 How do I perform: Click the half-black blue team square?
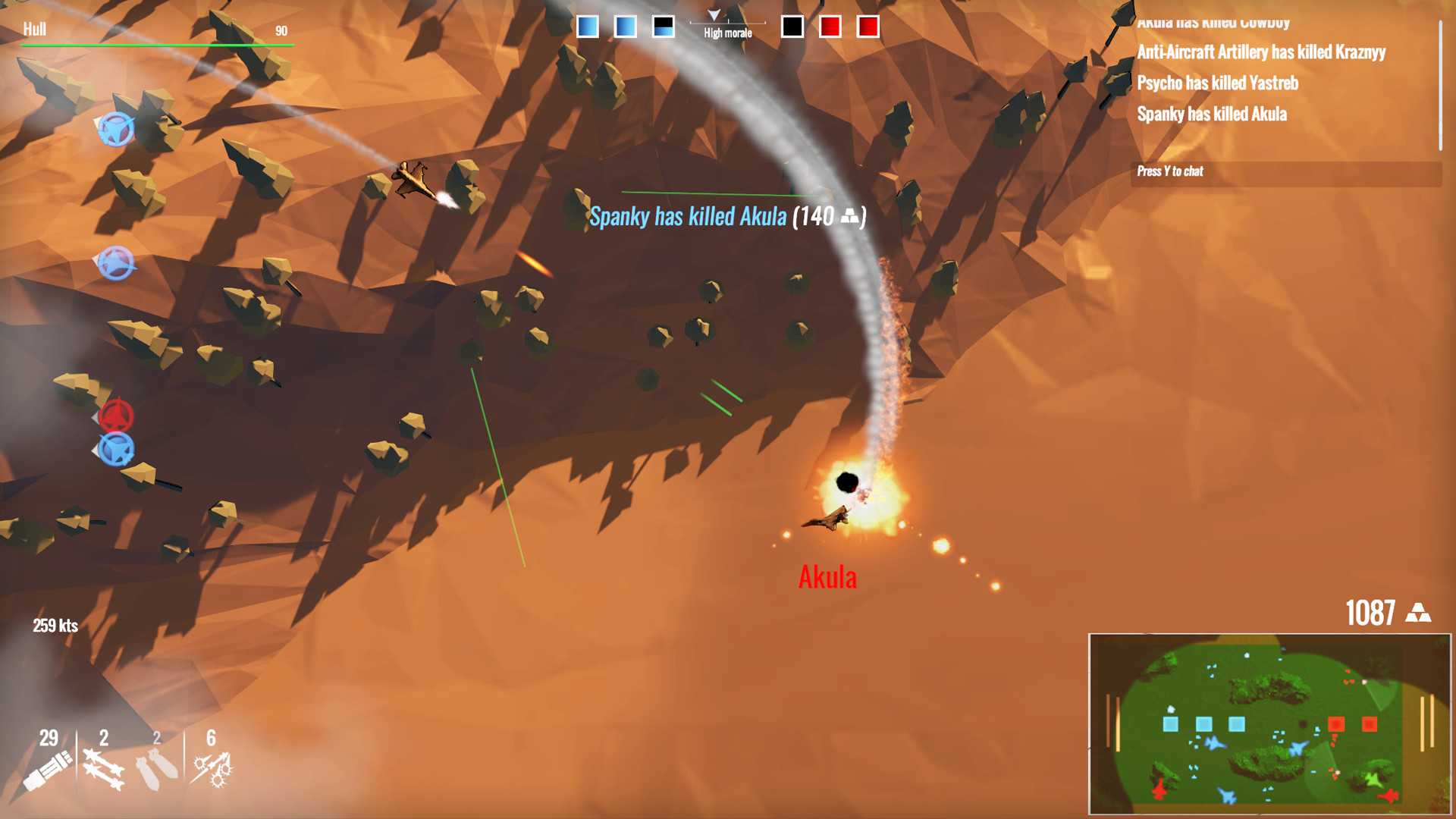(663, 27)
